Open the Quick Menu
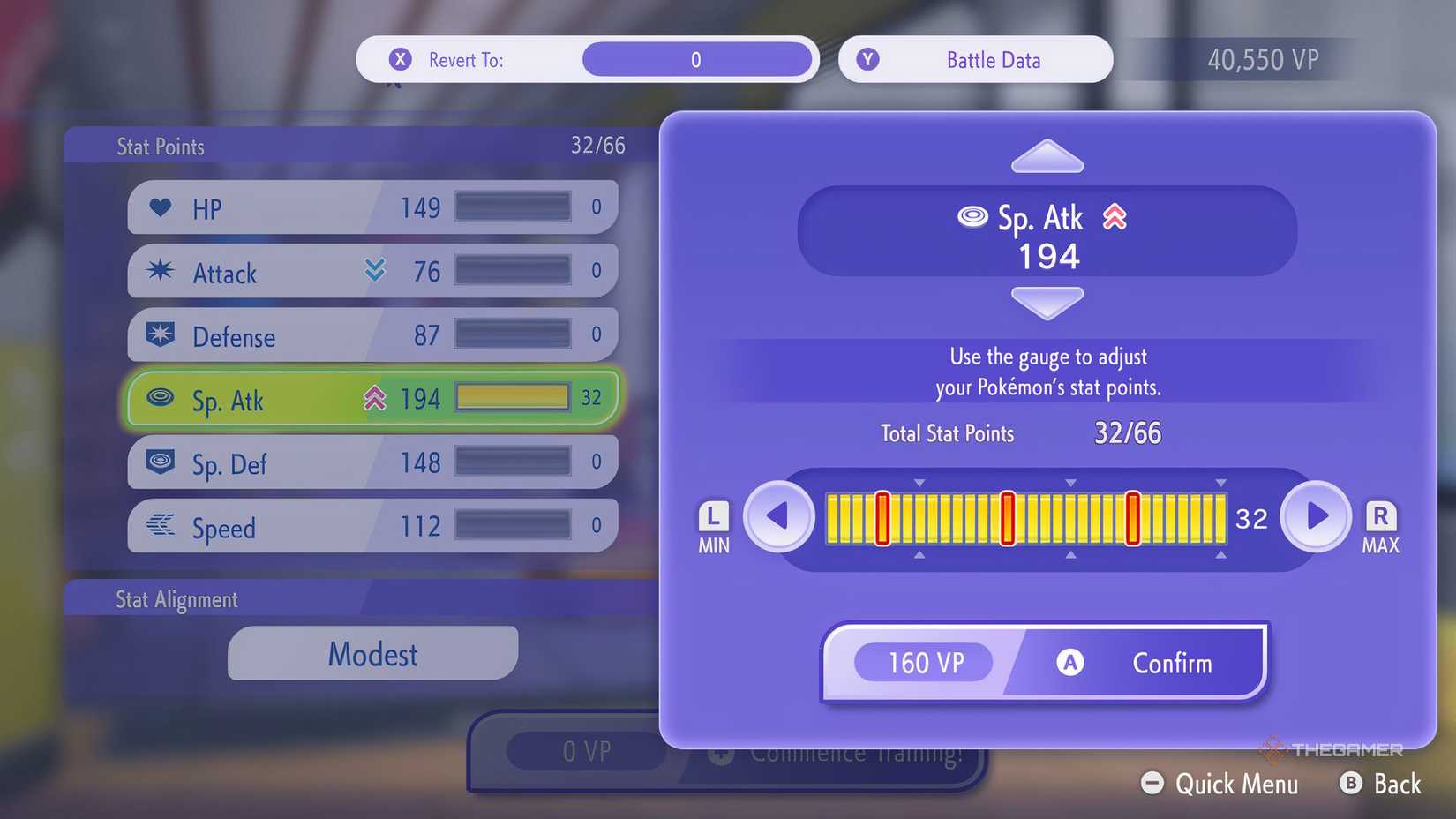 1220,784
